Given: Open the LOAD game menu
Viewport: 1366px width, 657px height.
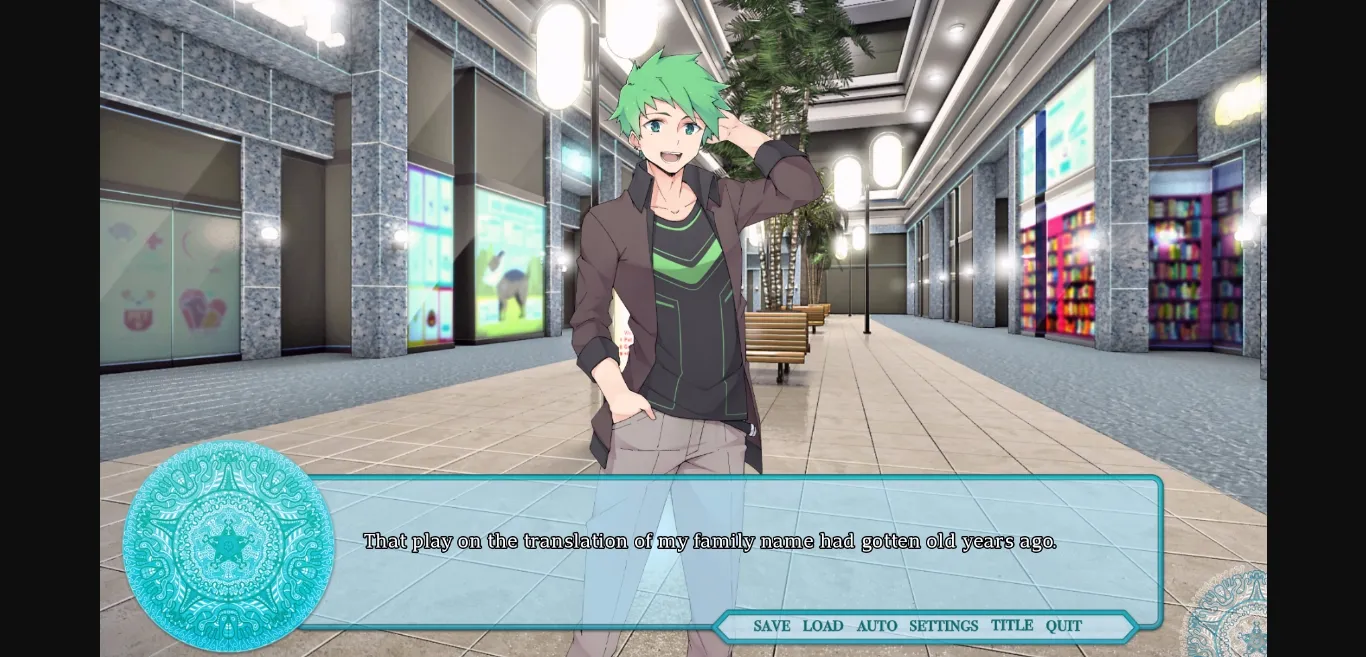Looking at the screenshot, I should [x=823, y=626].
